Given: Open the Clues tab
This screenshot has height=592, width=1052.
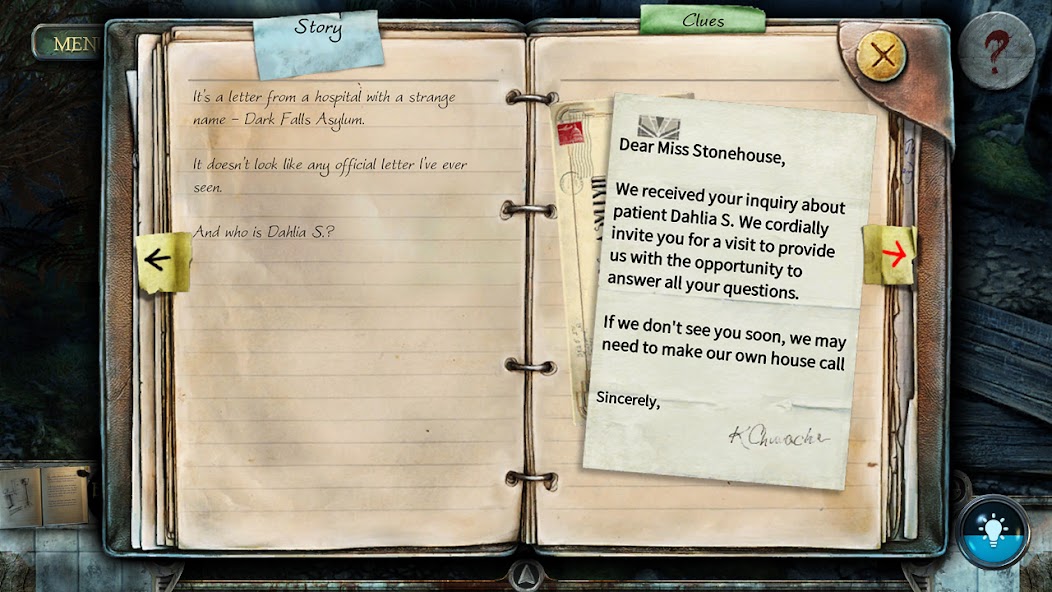Looking at the screenshot, I should click(702, 21).
